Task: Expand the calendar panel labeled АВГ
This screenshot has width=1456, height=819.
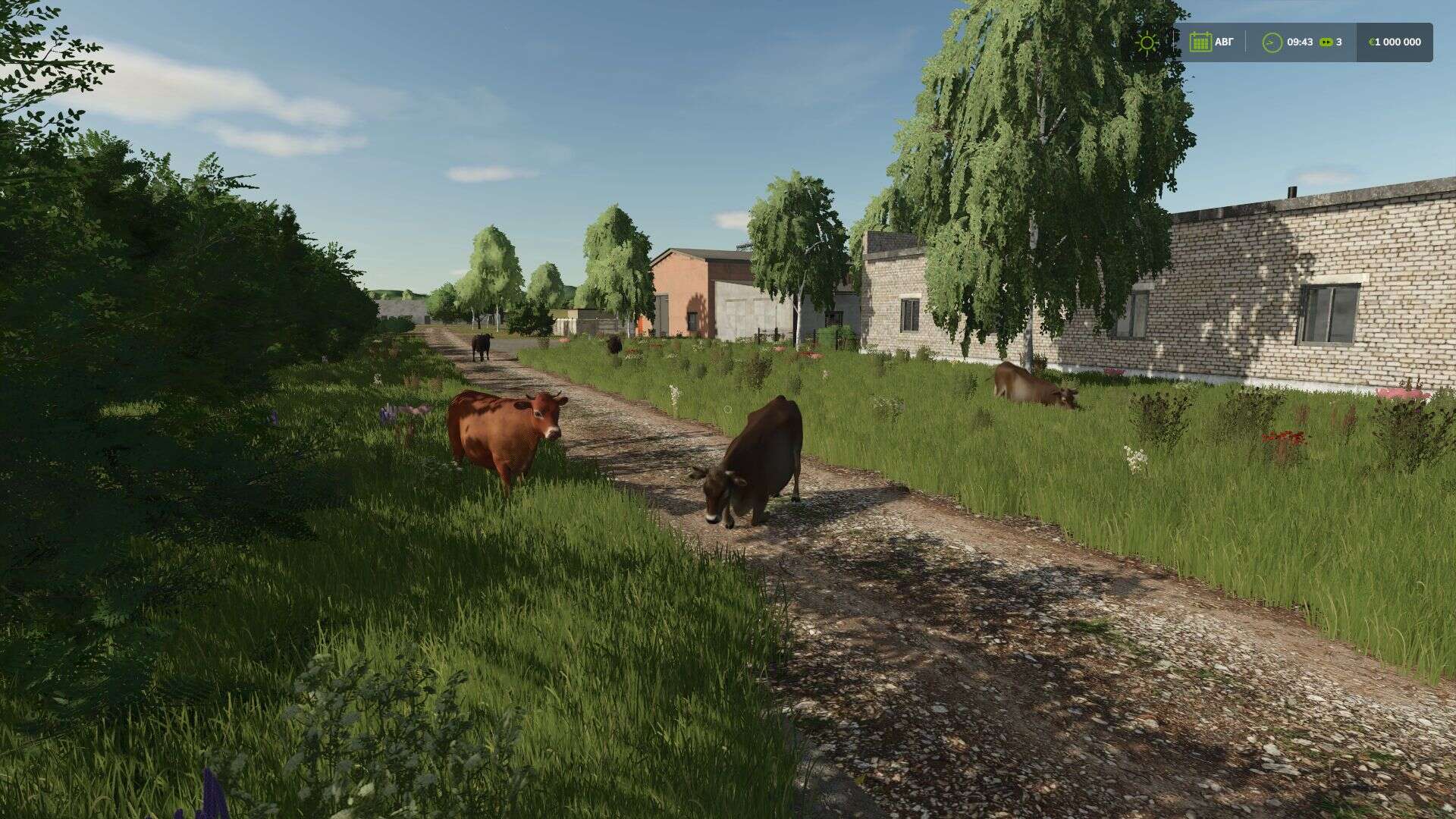Action: point(1213,42)
